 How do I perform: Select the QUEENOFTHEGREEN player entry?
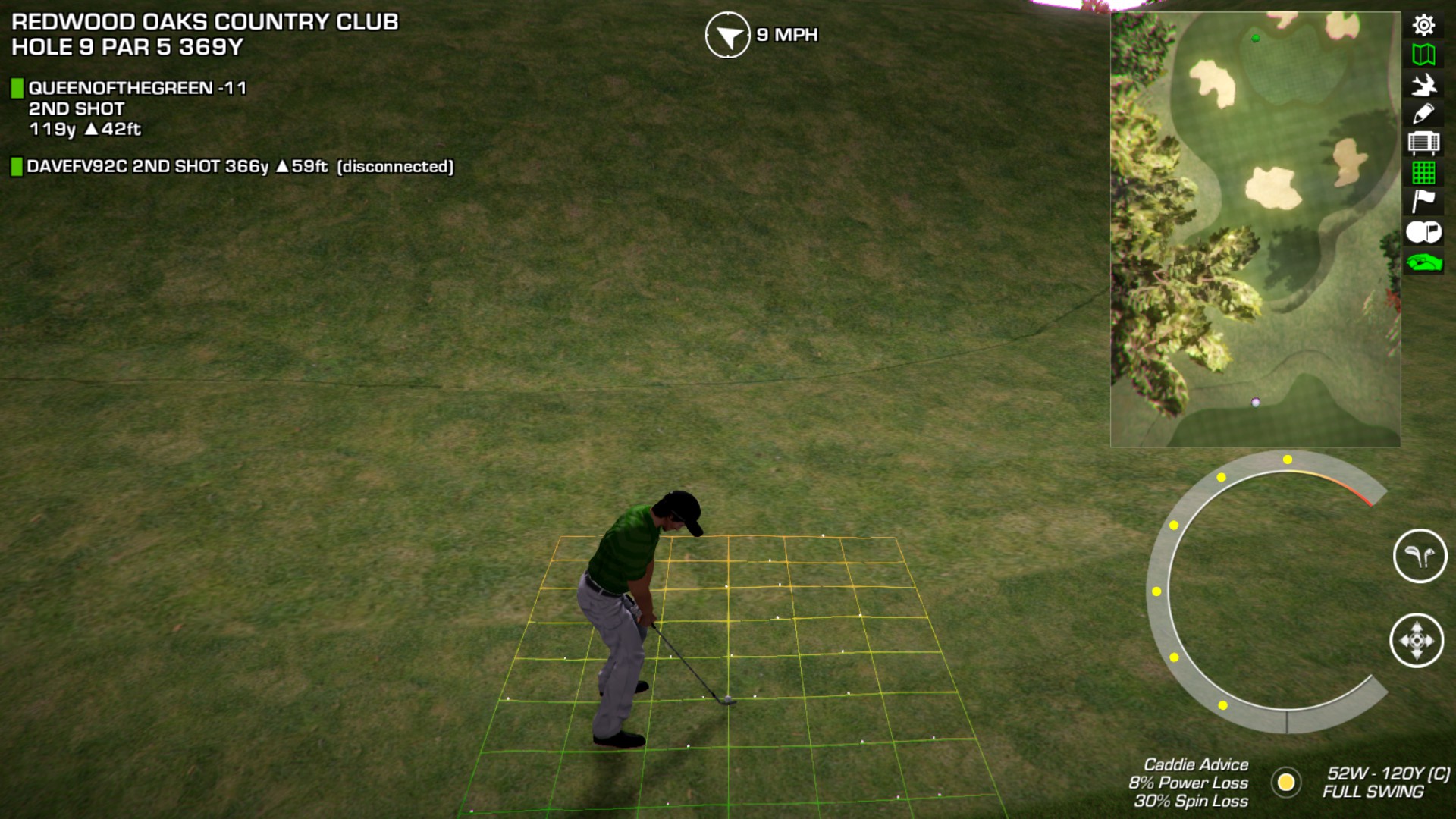pos(136,89)
